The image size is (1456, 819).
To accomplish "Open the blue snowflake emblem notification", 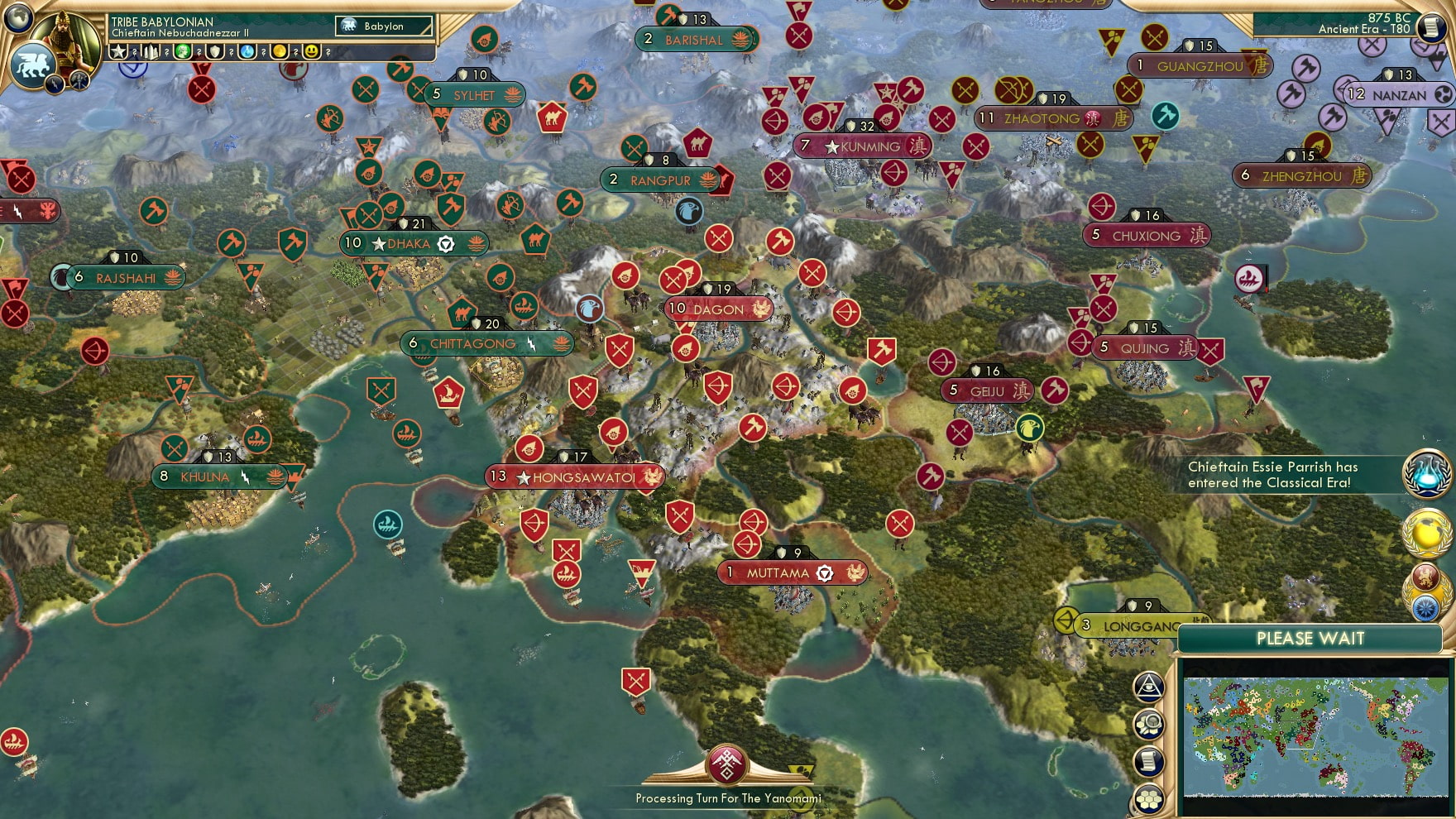I will tap(1426, 608).
